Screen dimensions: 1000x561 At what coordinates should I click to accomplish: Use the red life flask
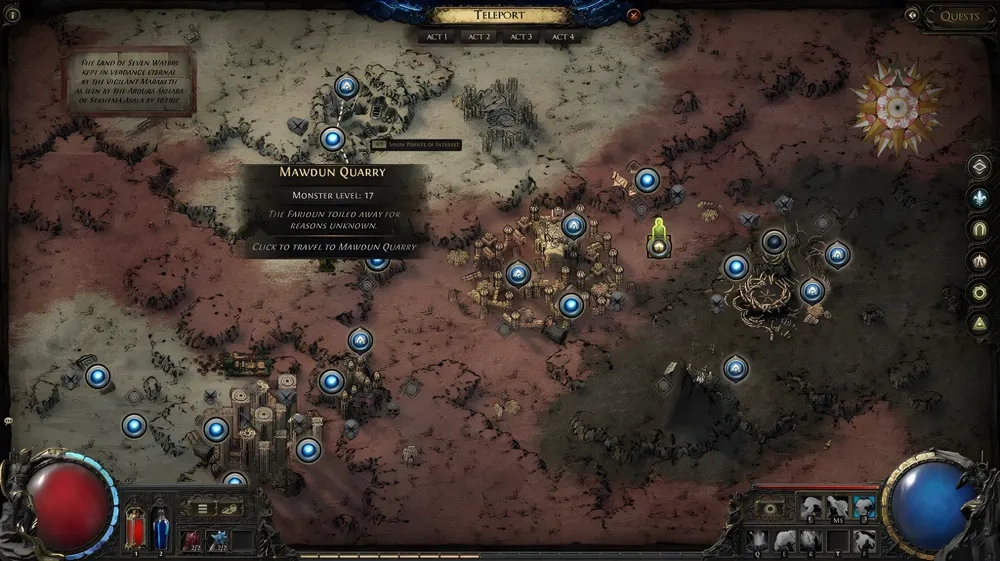[x=135, y=528]
